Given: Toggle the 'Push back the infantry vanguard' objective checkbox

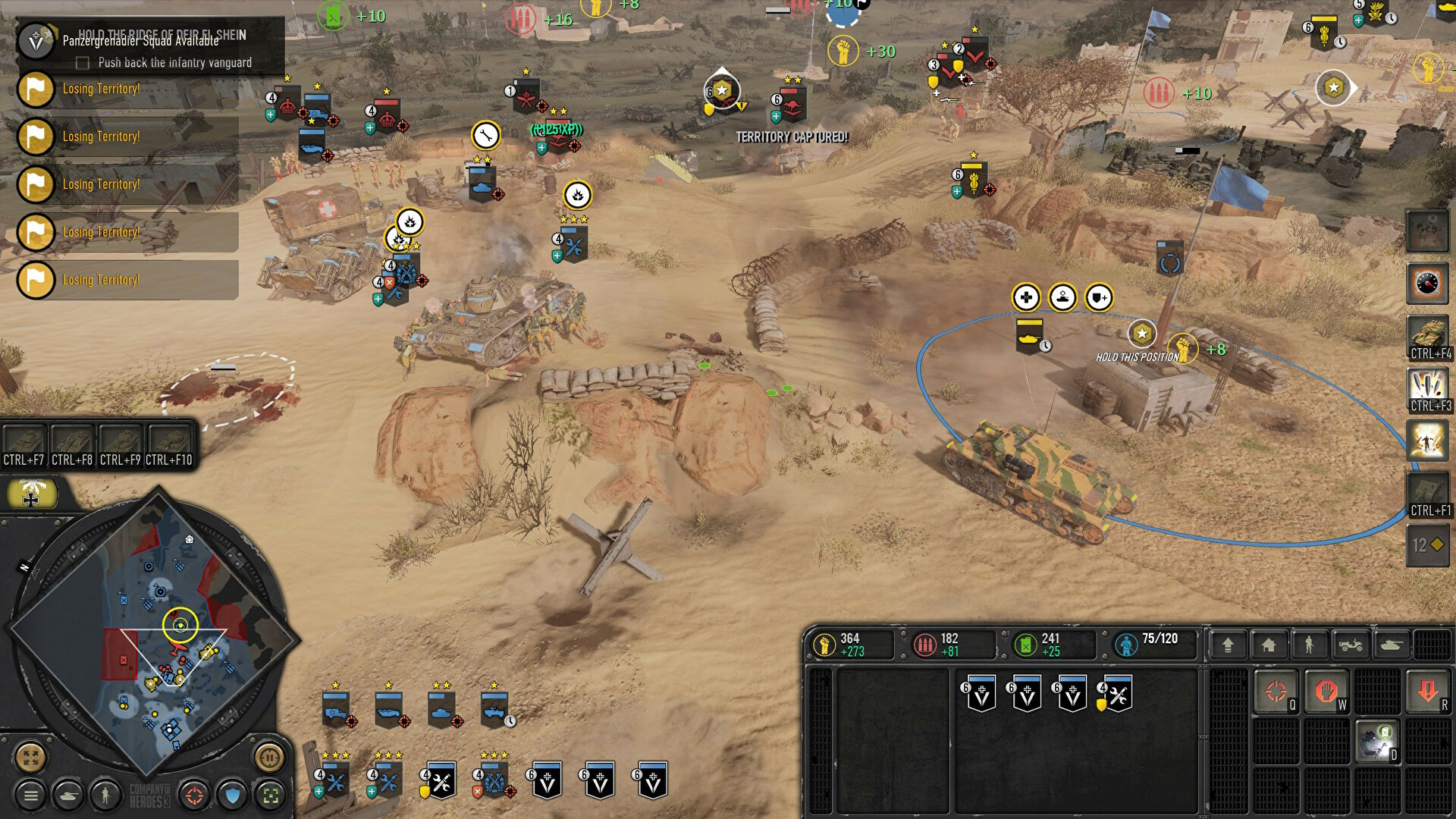Looking at the screenshot, I should [x=83, y=63].
